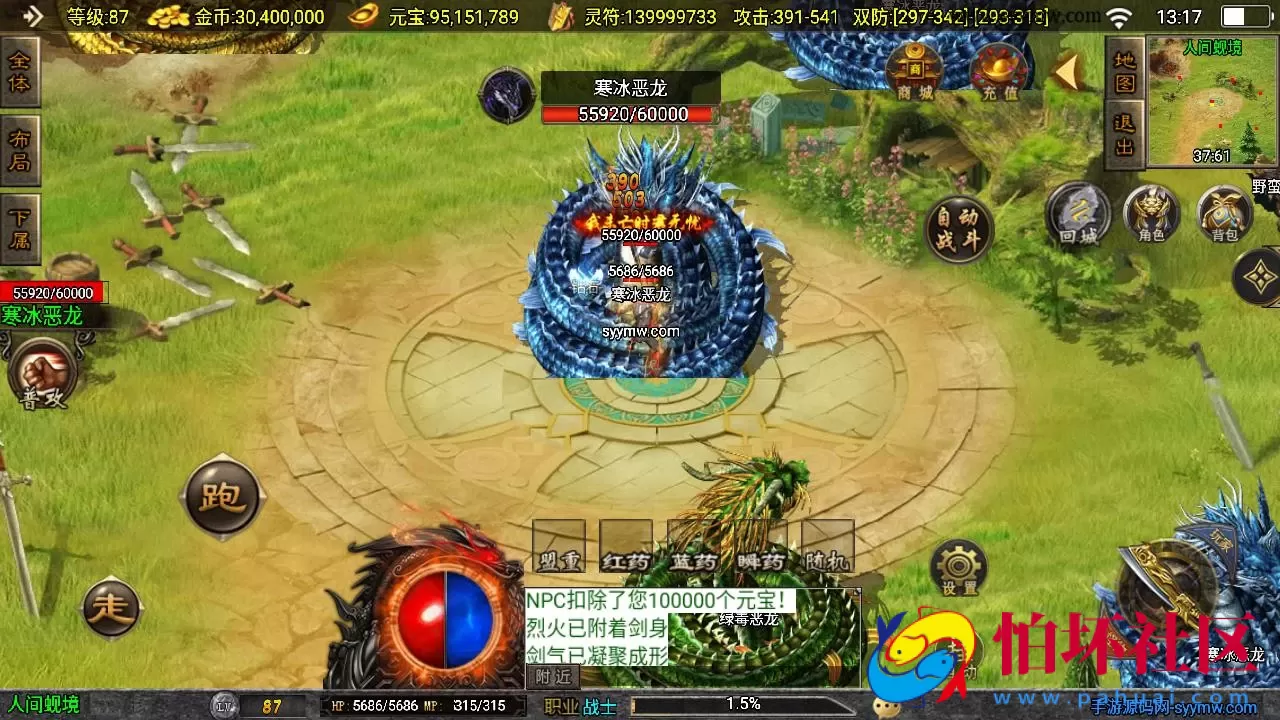This screenshot has width=1280, height=720.
Task: Open the 设置 settings gear icon
Action: click(958, 565)
